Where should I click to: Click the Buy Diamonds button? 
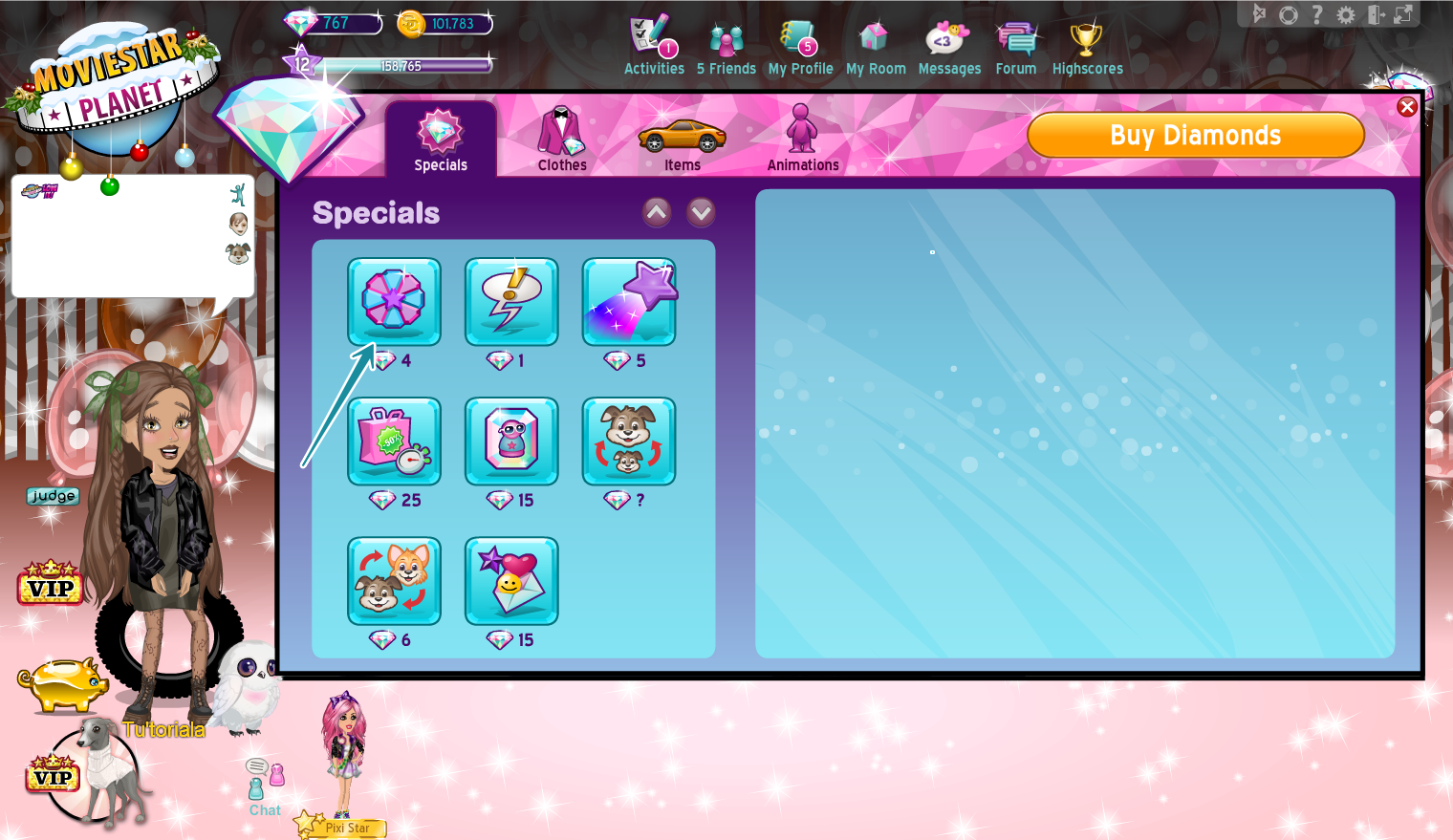pos(1195,135)
